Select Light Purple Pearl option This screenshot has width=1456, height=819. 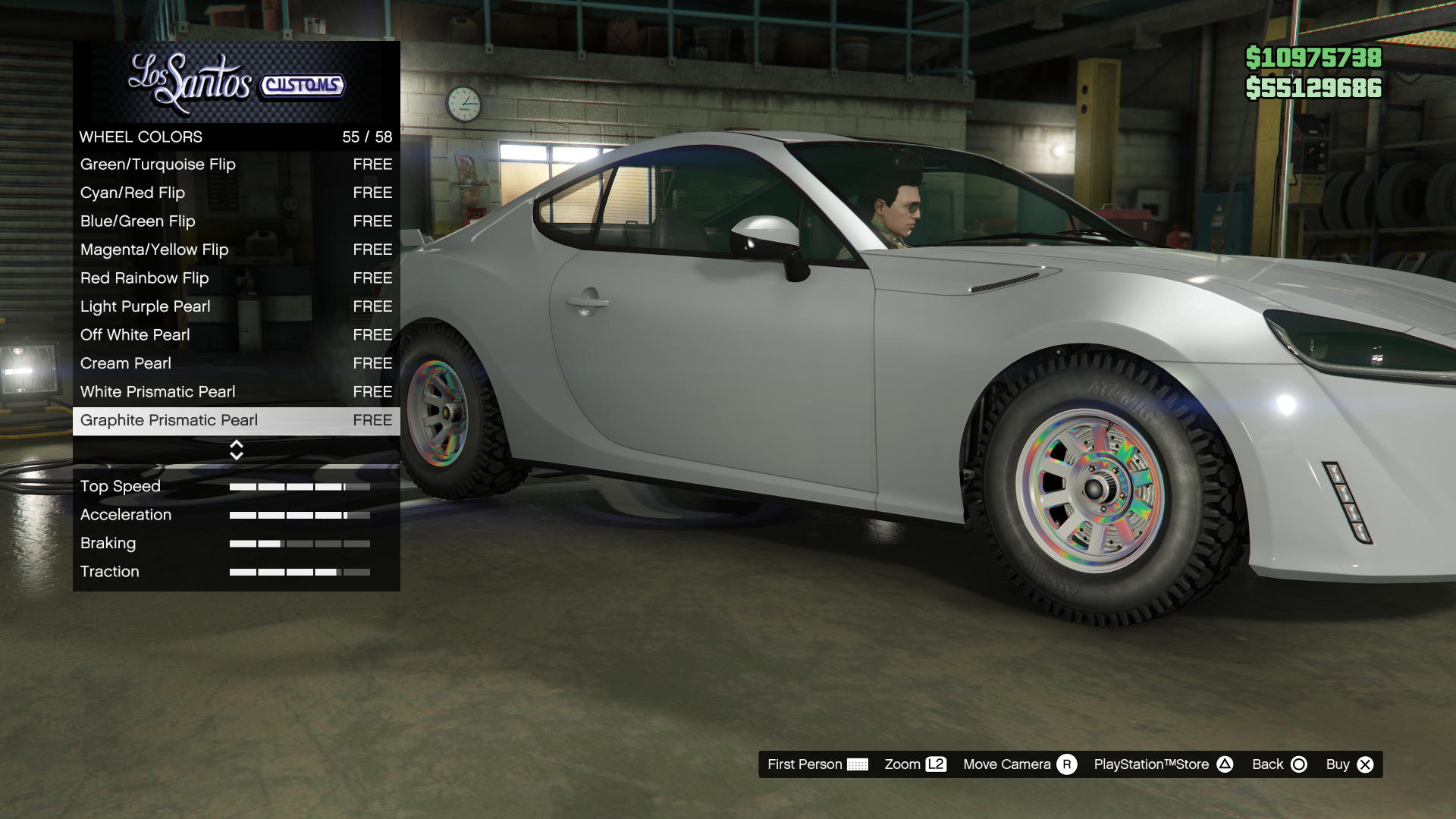tap(235, 306)
